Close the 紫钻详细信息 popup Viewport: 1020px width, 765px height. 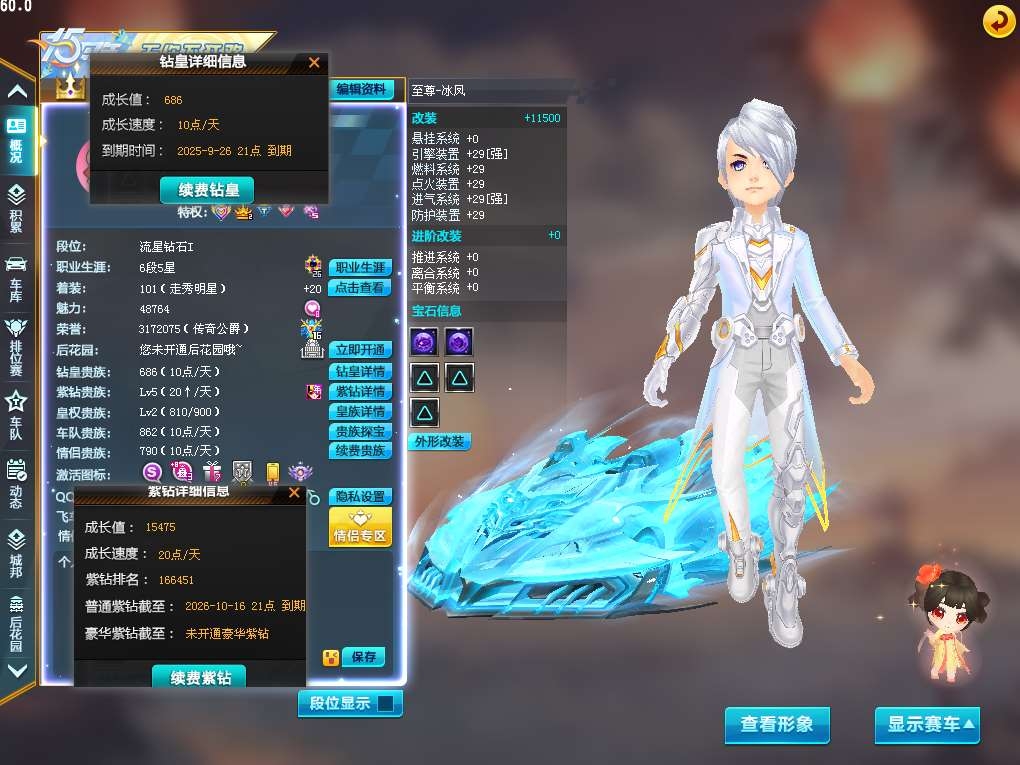294,492
